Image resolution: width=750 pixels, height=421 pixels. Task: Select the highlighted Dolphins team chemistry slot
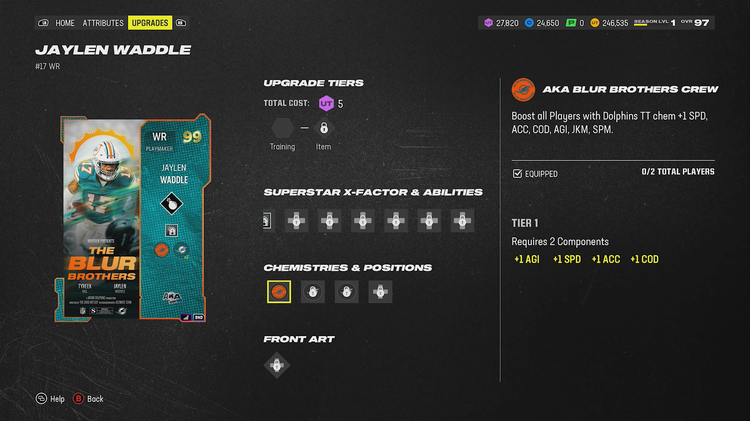coord(279,292)
